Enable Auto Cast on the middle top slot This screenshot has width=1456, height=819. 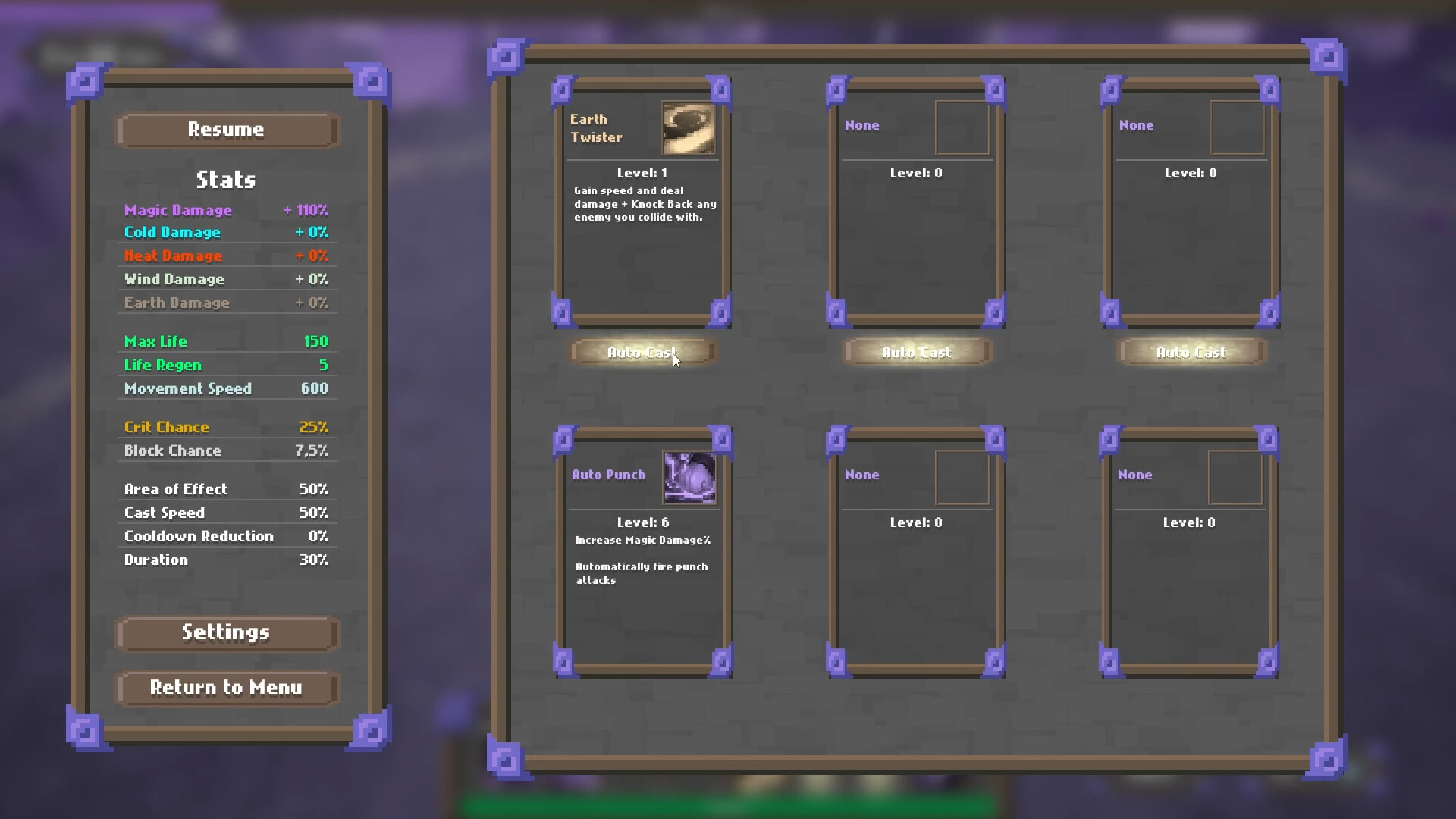tap(916, 352)
